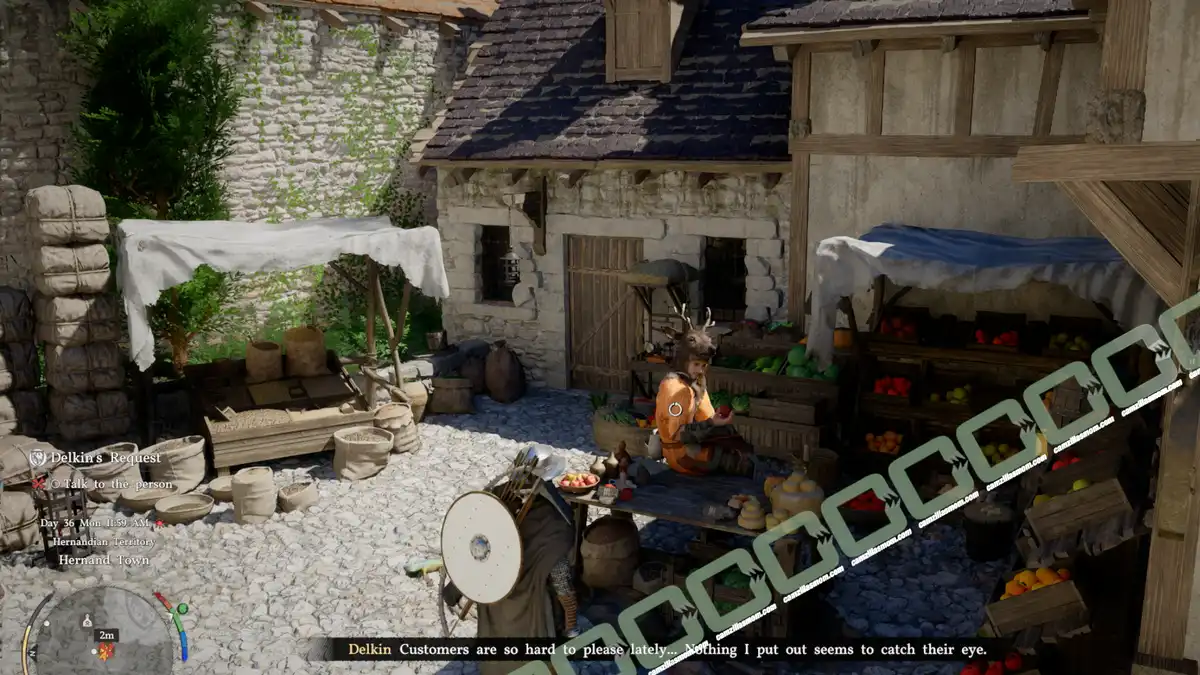Select the building marker on the minimap
1200x675 pixels.
click(87, 621)
